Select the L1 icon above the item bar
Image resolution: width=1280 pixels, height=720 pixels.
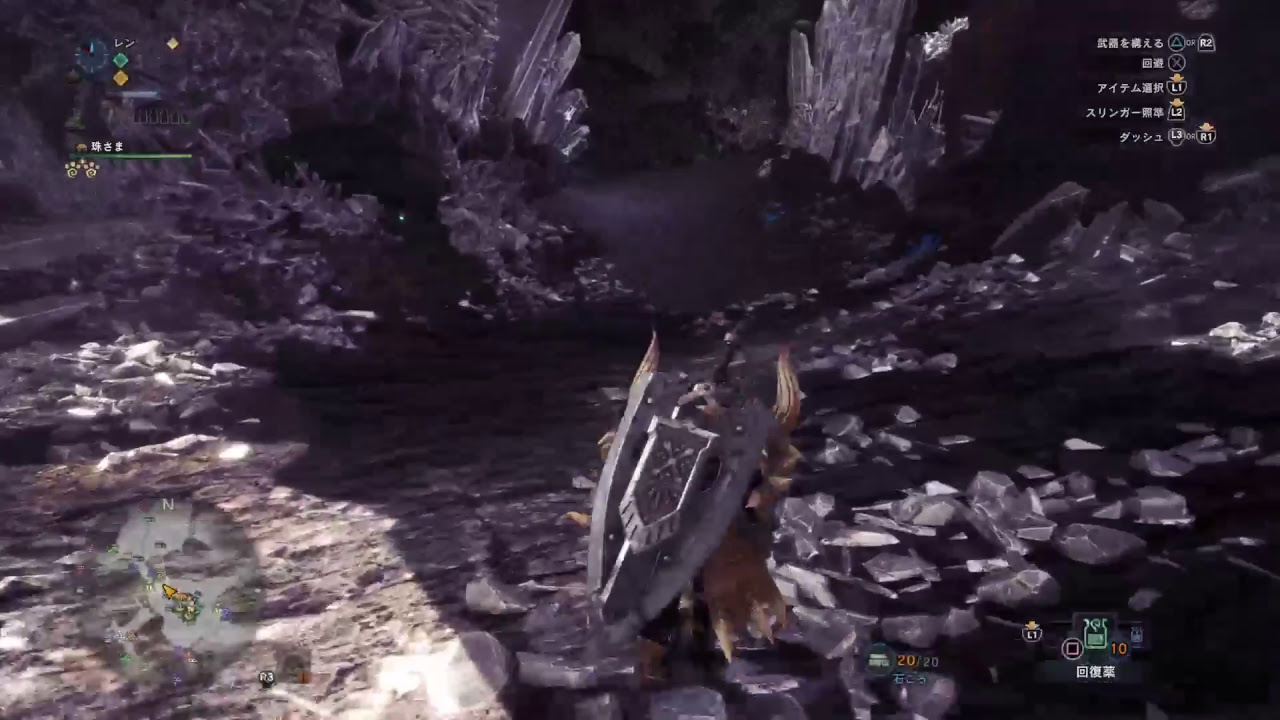(x=1032, y=632)
